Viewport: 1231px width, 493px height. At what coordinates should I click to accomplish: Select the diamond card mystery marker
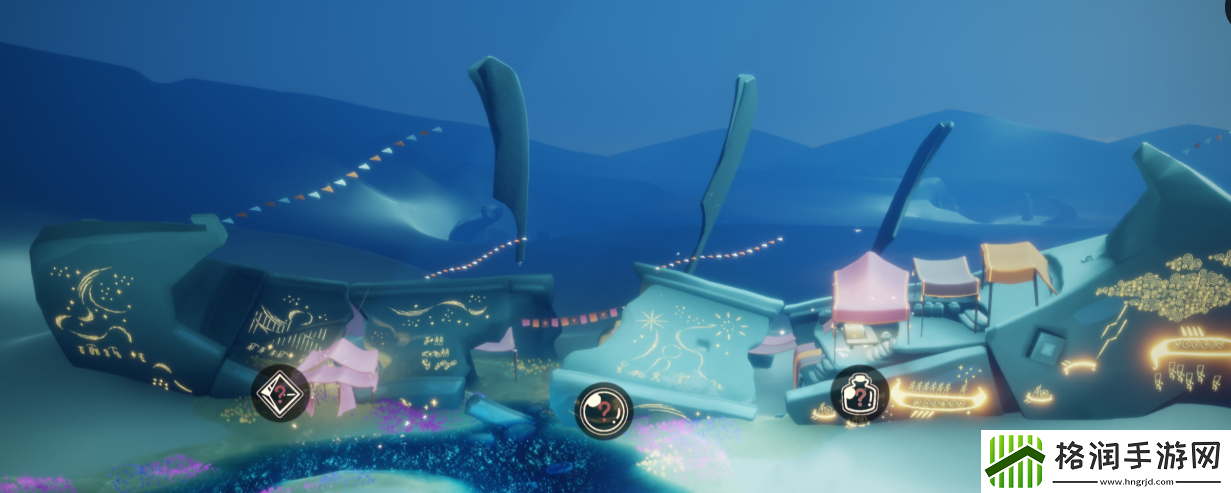(x=278, y=393)
